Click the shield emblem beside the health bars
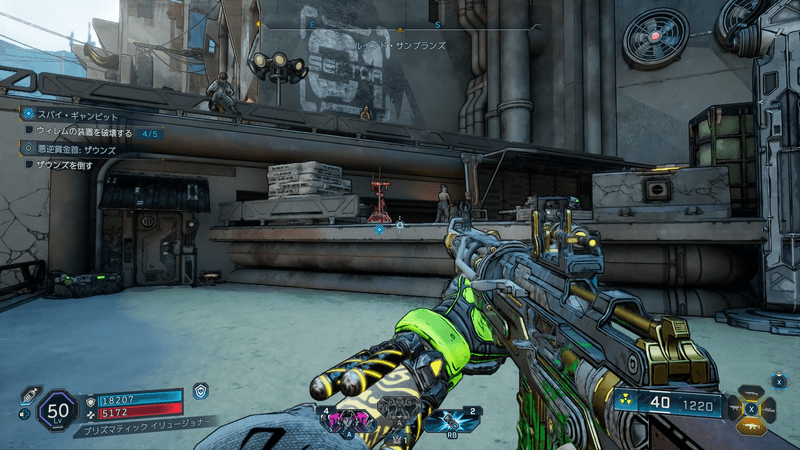This screenshot has height=450, width=800. point(201,391)
